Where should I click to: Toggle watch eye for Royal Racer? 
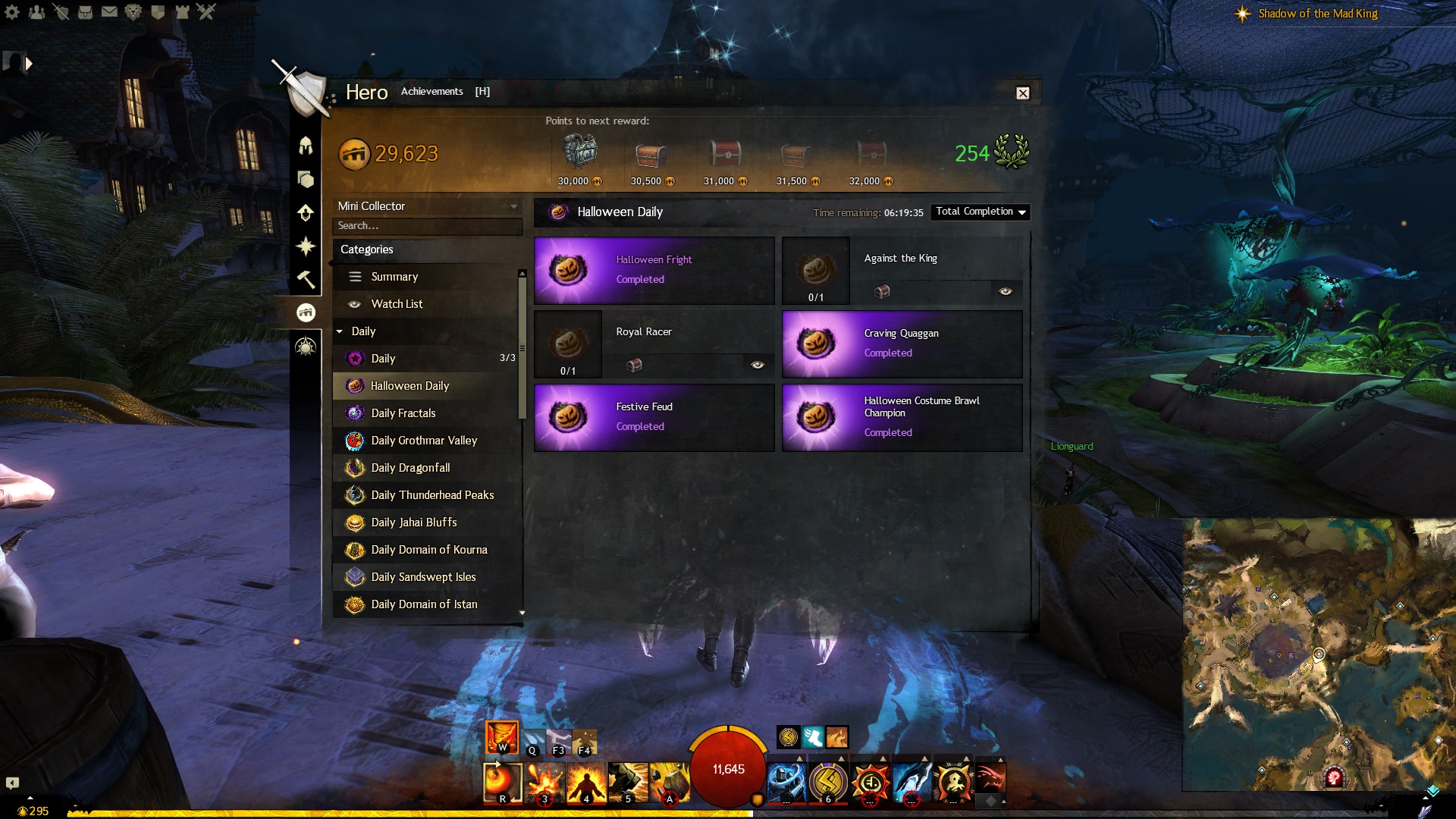click(x=757, y=365)
